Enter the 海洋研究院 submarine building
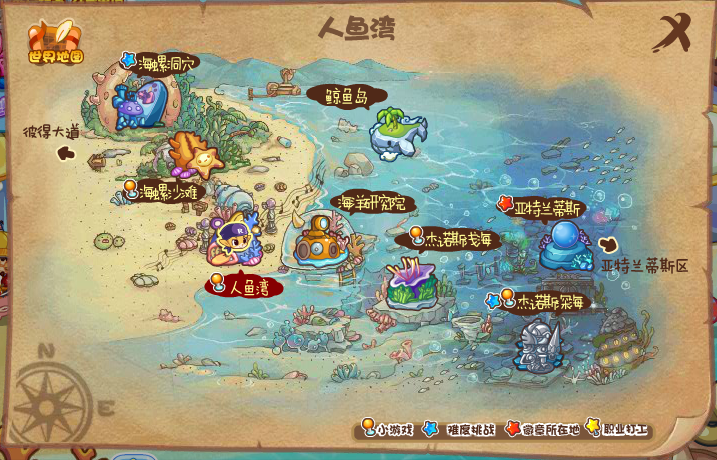Image resolution: width=717 pixels, height=460 pixels. (320, 241)
